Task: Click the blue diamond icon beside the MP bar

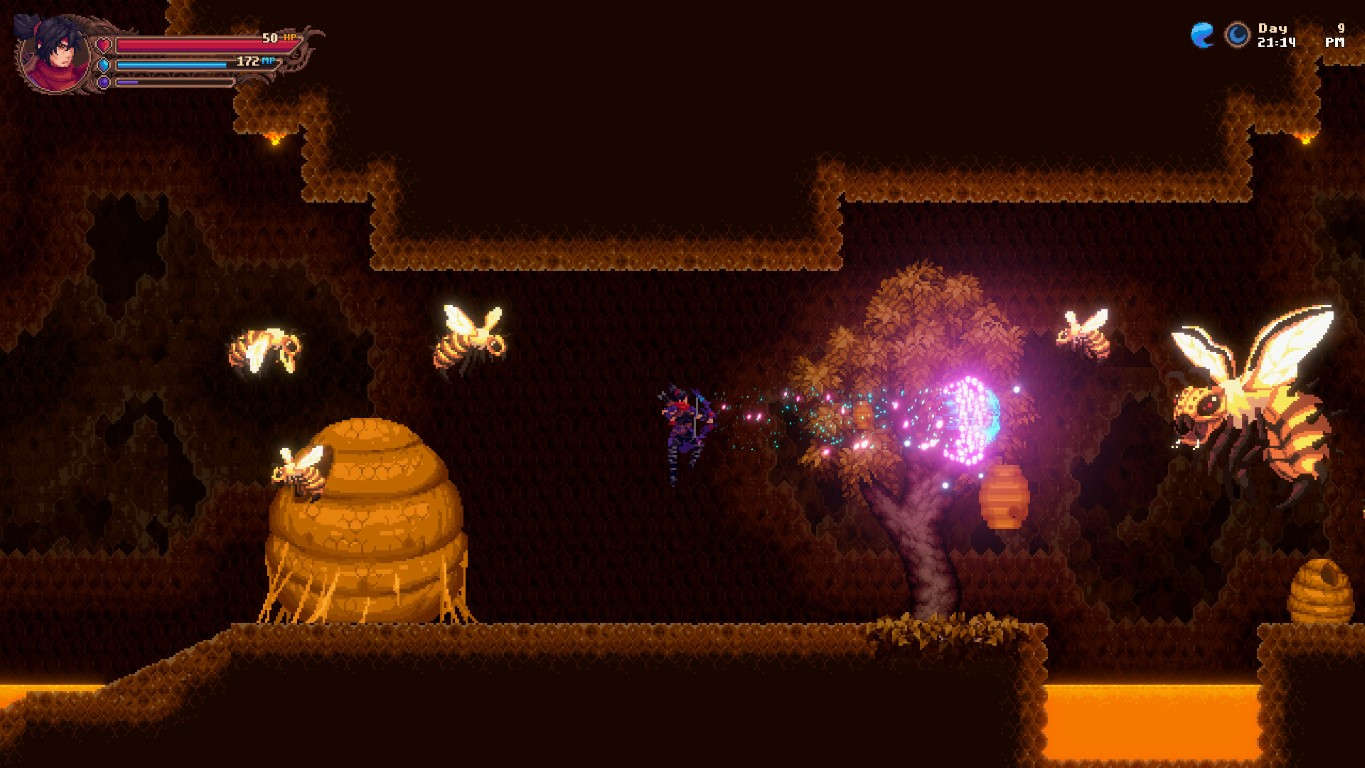Action: tap(103, 65)
